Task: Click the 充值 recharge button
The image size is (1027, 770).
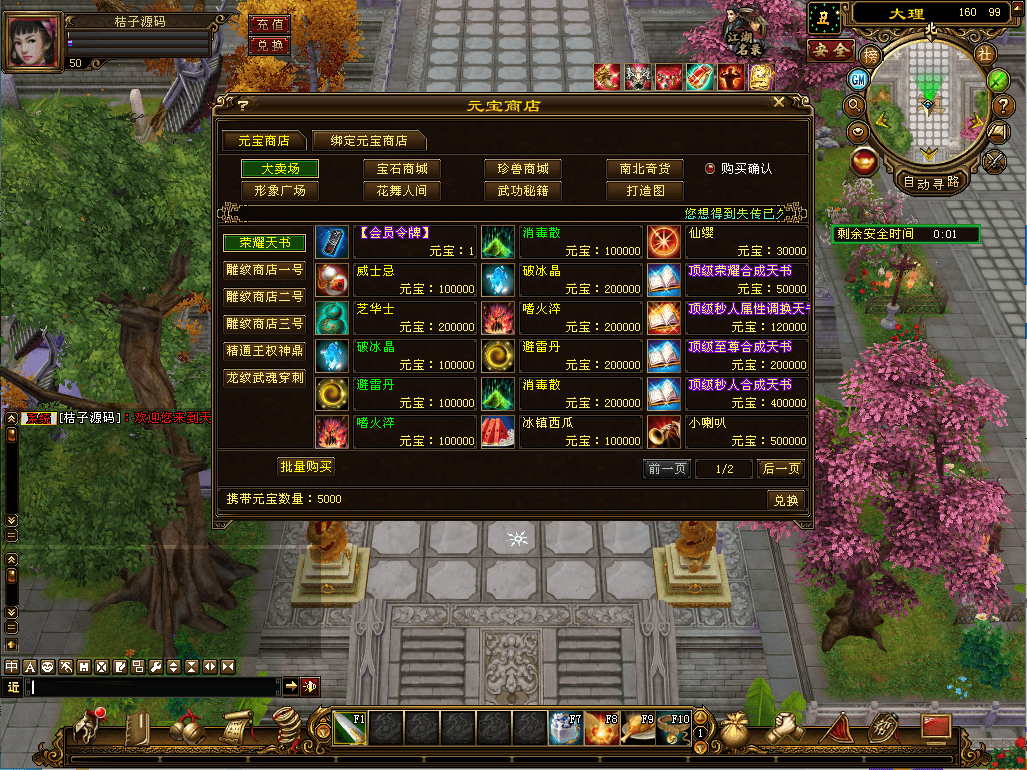Action: (269, 24)
